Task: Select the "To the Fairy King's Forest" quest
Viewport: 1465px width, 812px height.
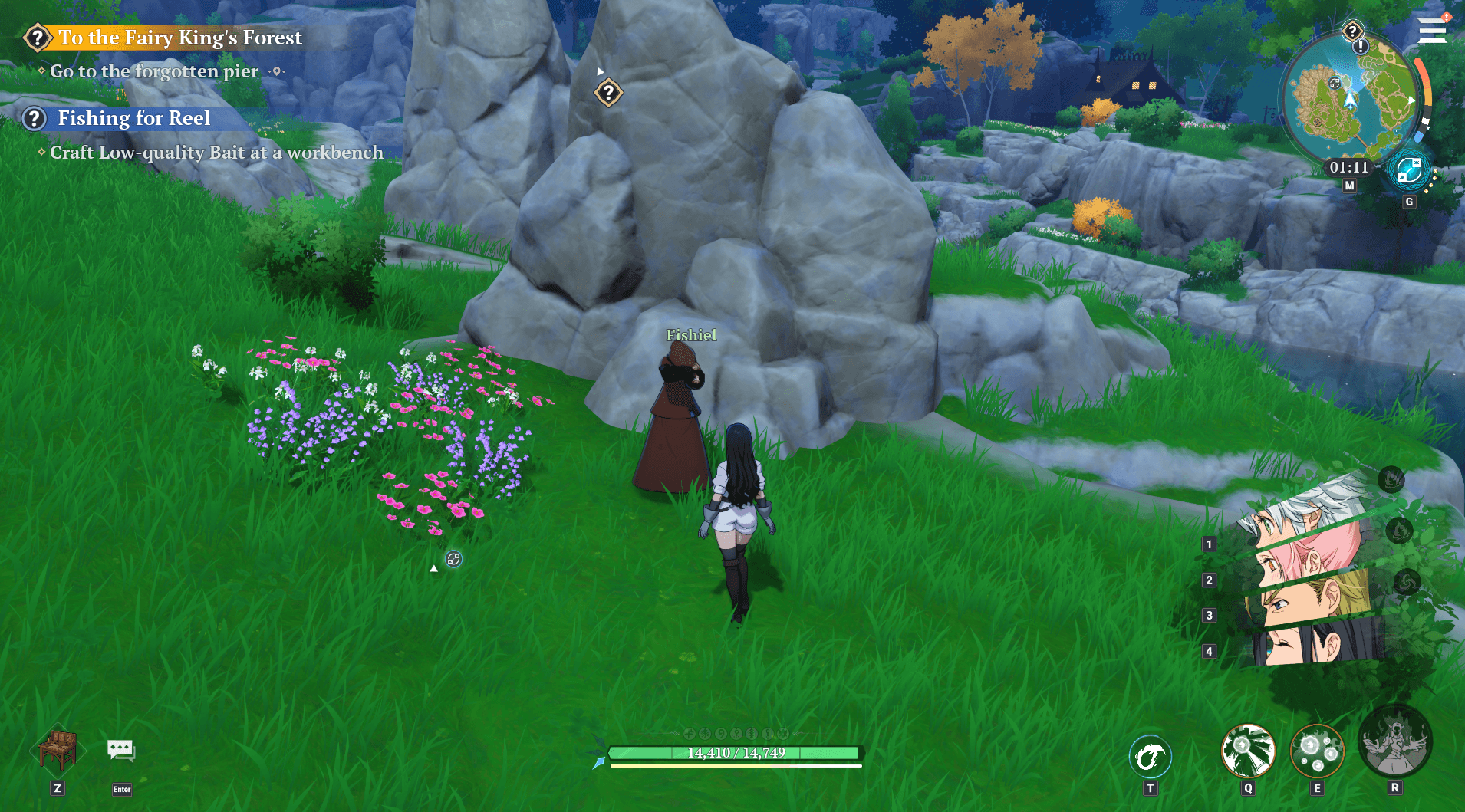Action: 179,38
